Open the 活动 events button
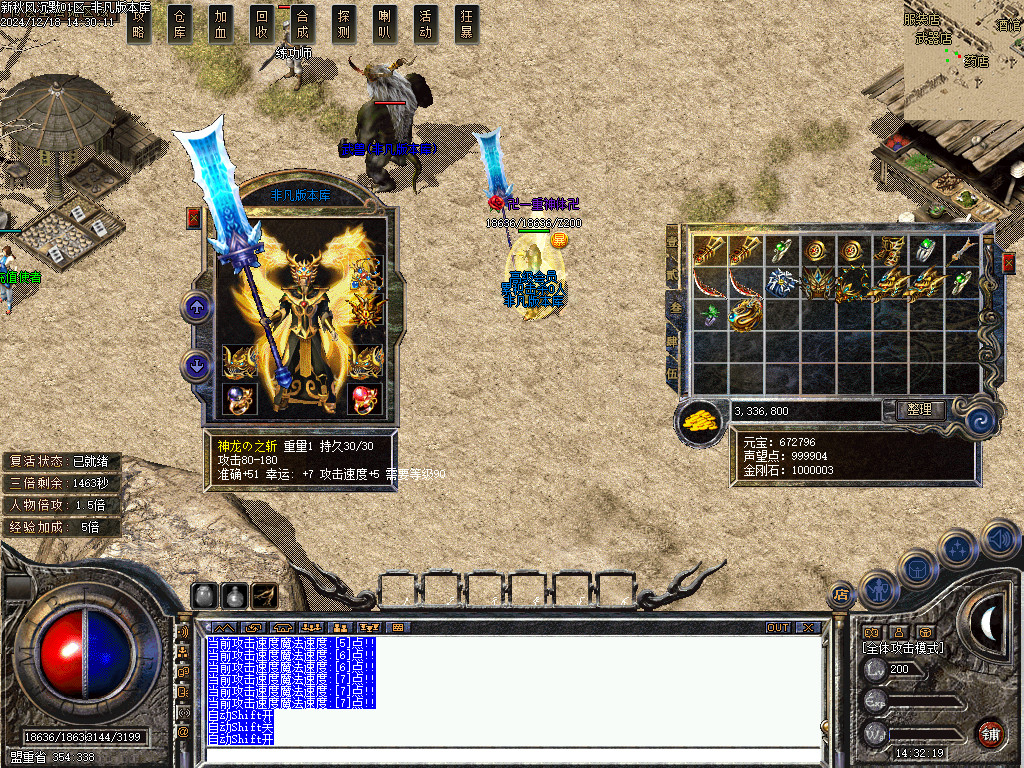The width and height of the screenshot is (1024, 768). click(x=426, y=24)
